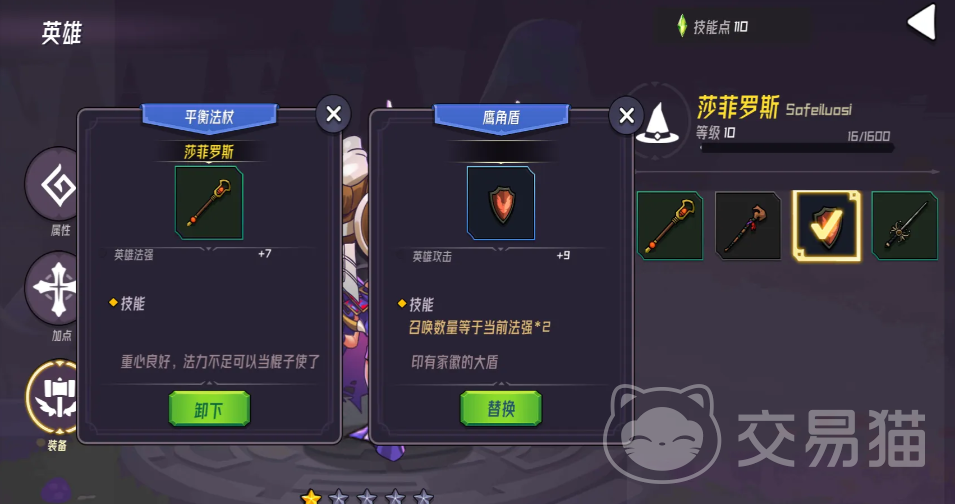The height and width of the screenshot is (504, 955).
Task: Select the orange-tipped staff equipment slot
Action: pyautogui.click(x=670, y=226)
